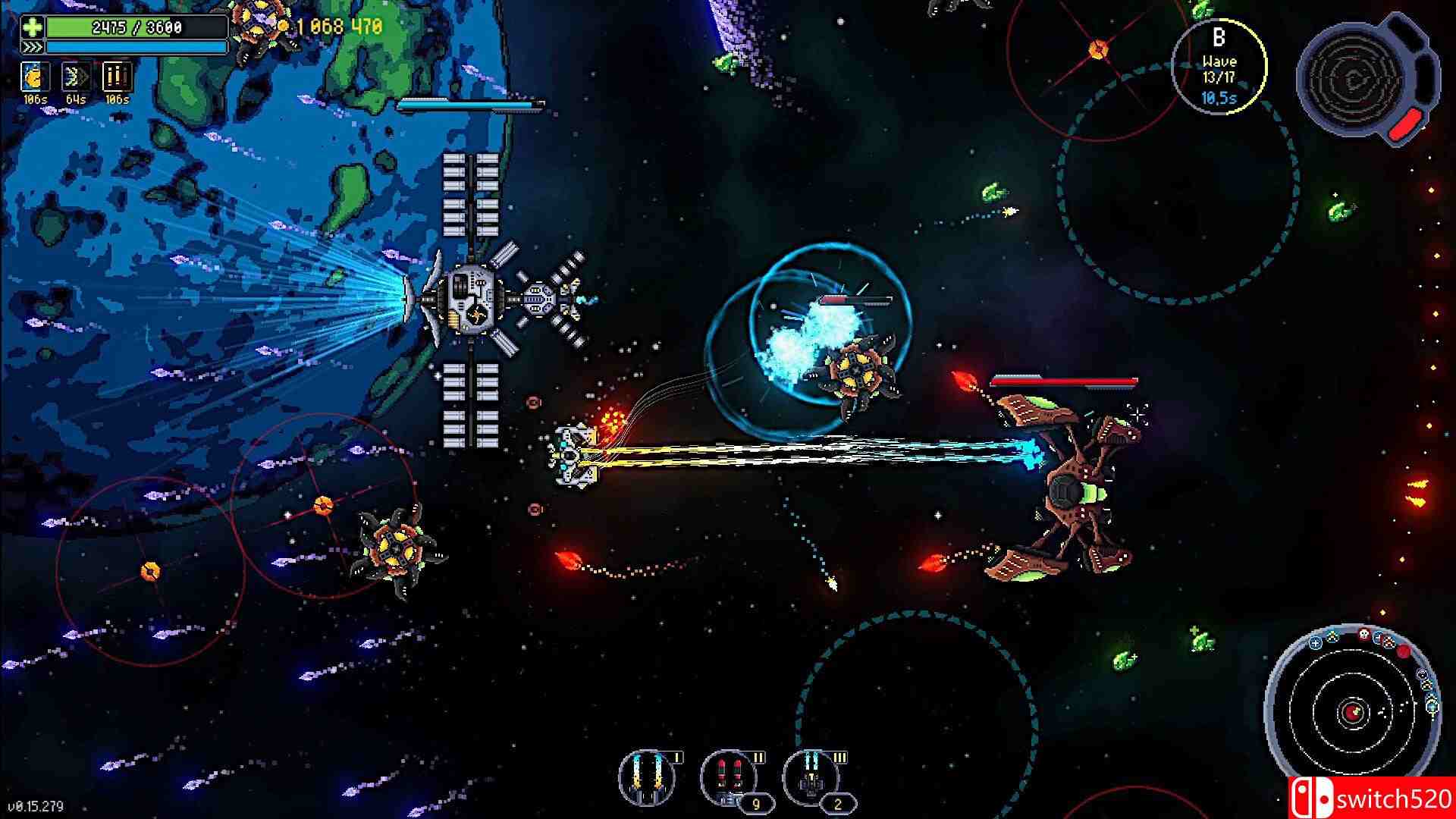1456x819 pixels.
Task: Select the Wave timer showing 10,5s
Action: [1218, 97]
